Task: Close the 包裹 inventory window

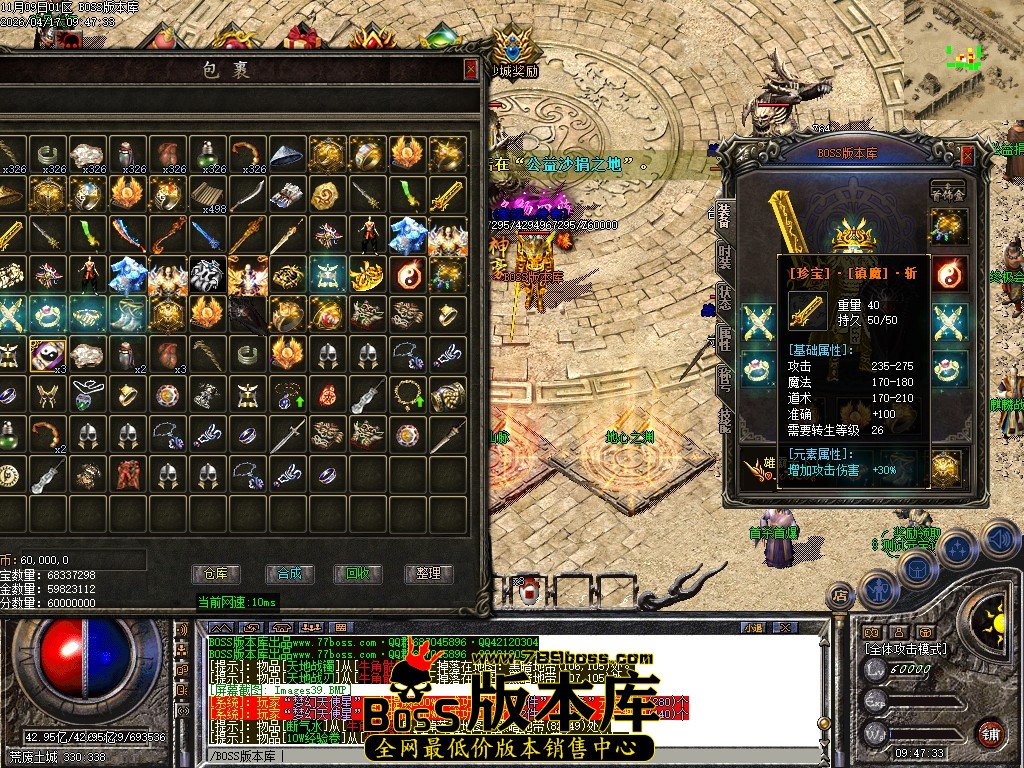Action: tap(471, 69)
